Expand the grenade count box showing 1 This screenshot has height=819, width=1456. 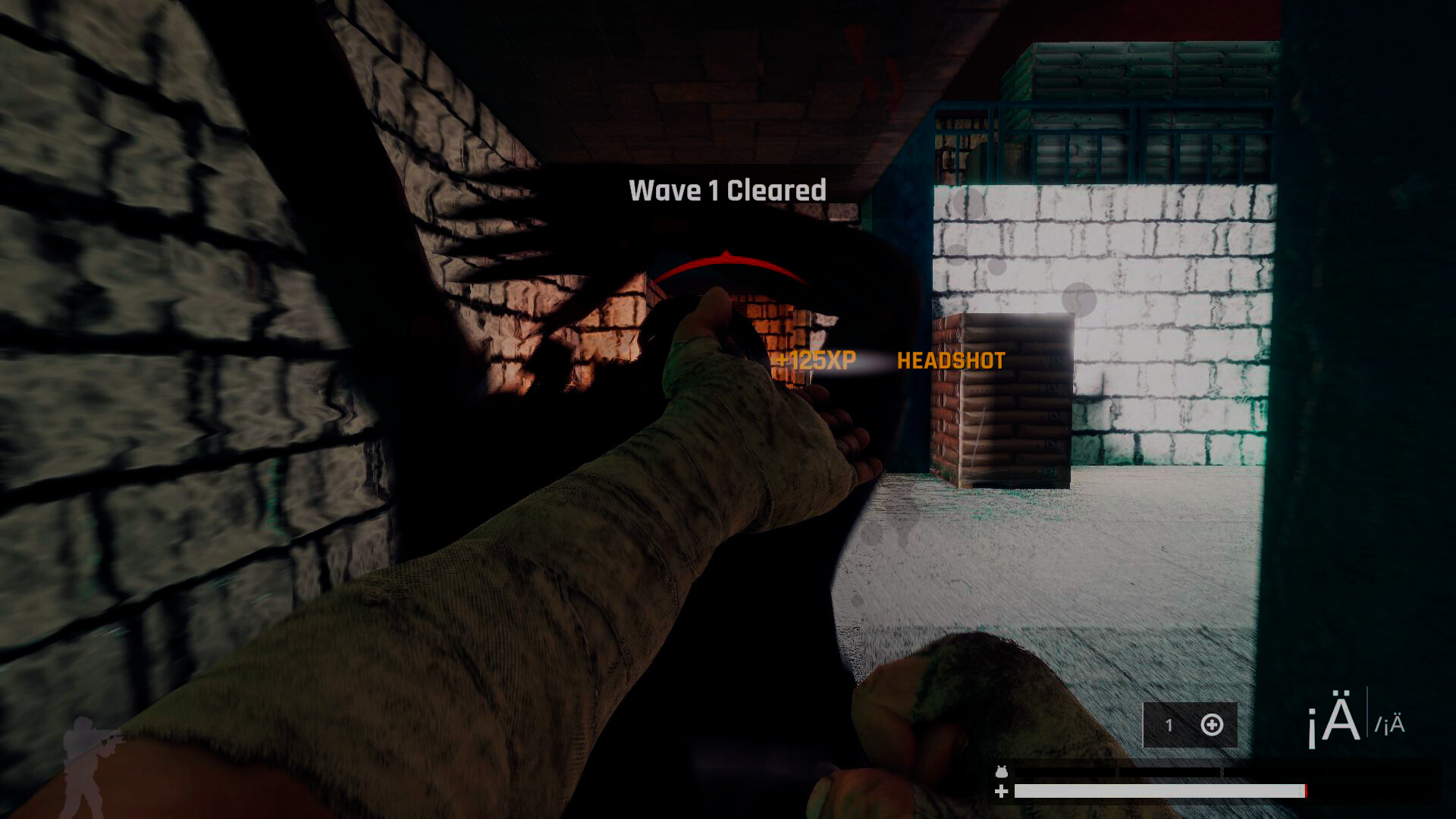point(1189,725)
